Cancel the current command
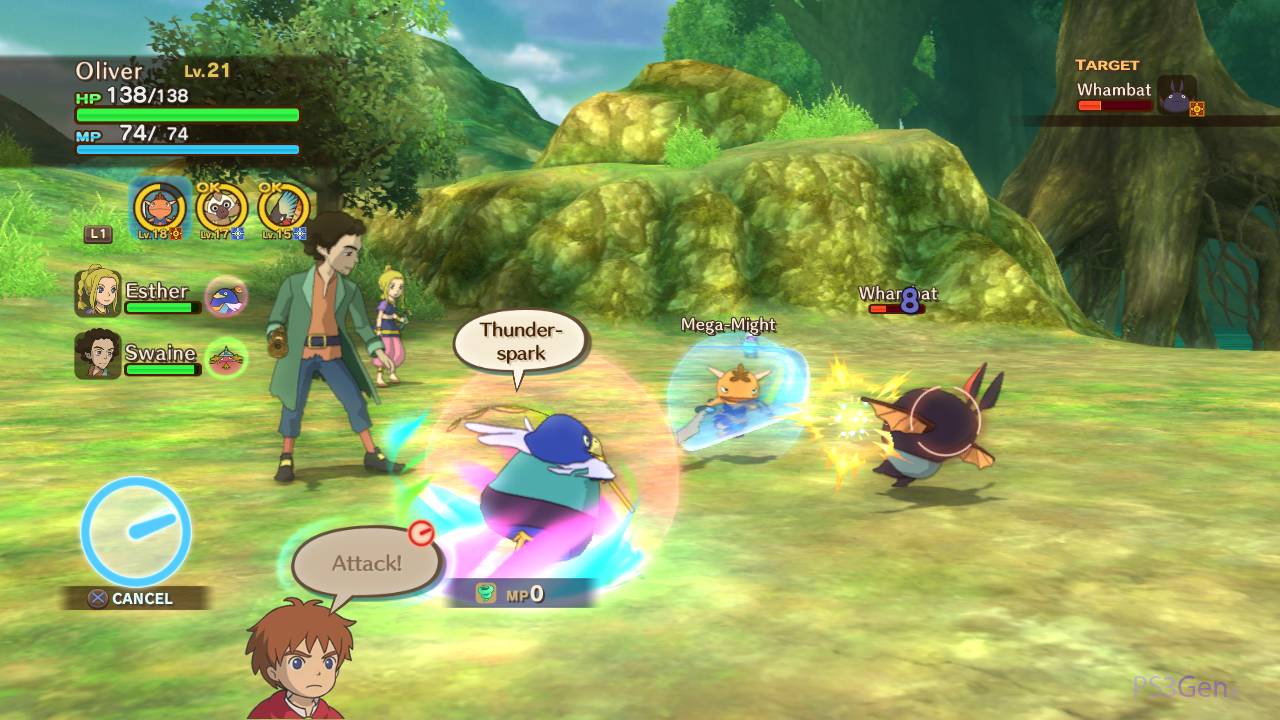 coord(132,598)
